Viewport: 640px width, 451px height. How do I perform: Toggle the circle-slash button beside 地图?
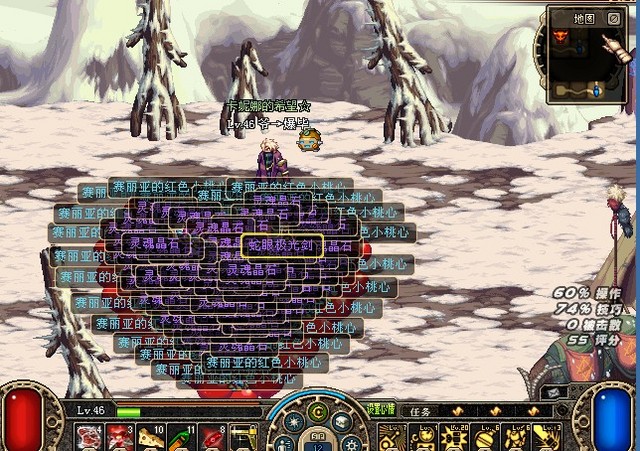(613, 18)
